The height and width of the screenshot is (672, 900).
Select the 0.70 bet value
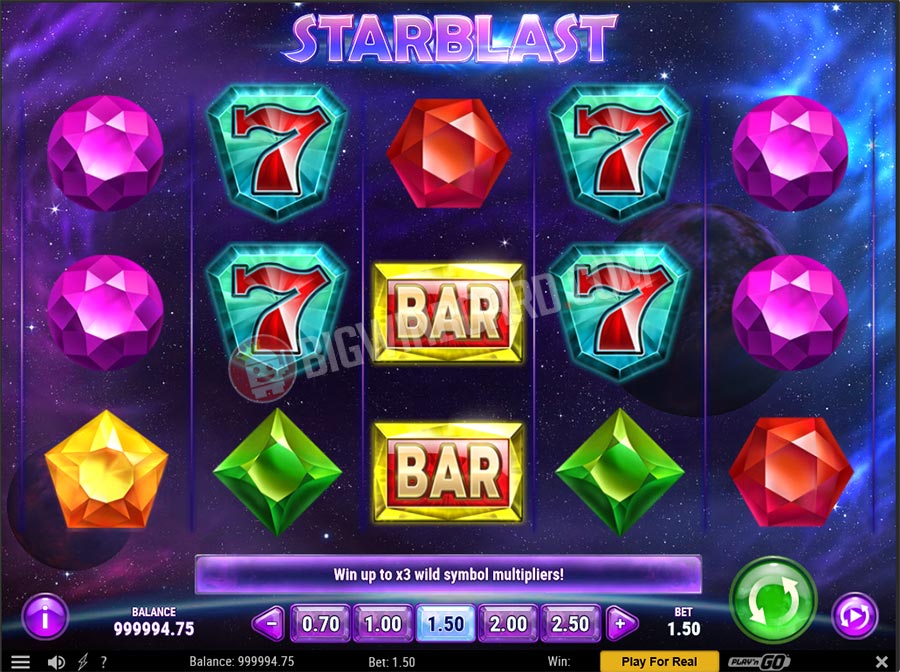coord(321,623)
